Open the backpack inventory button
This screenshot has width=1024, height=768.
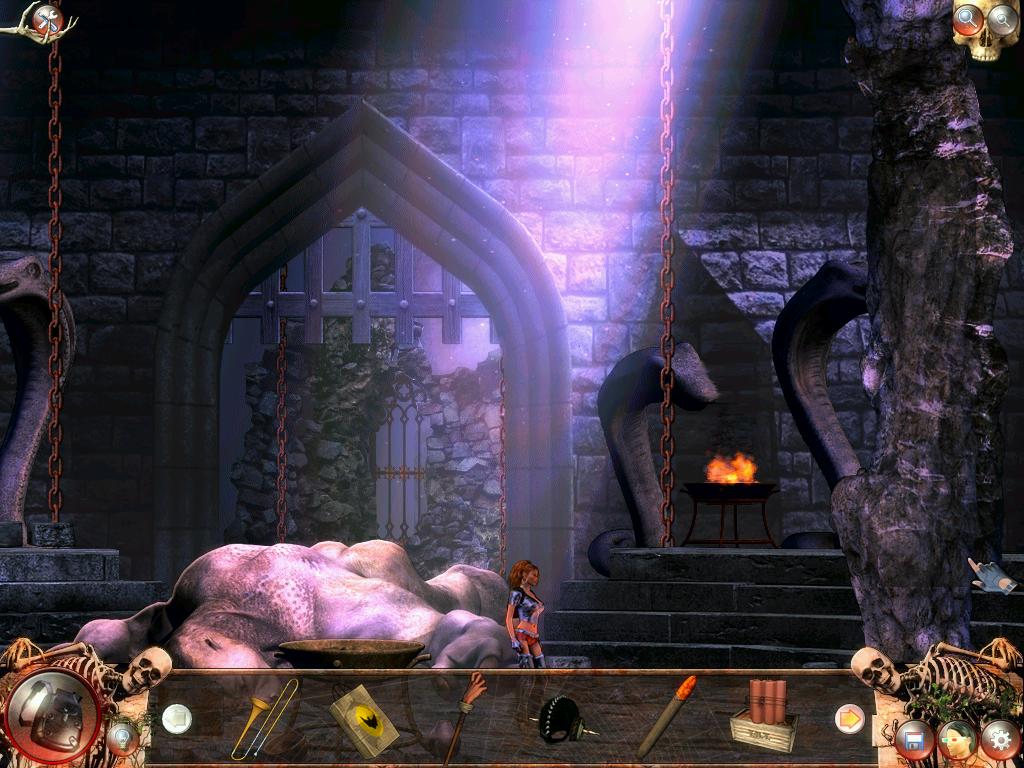pos(52,715)
